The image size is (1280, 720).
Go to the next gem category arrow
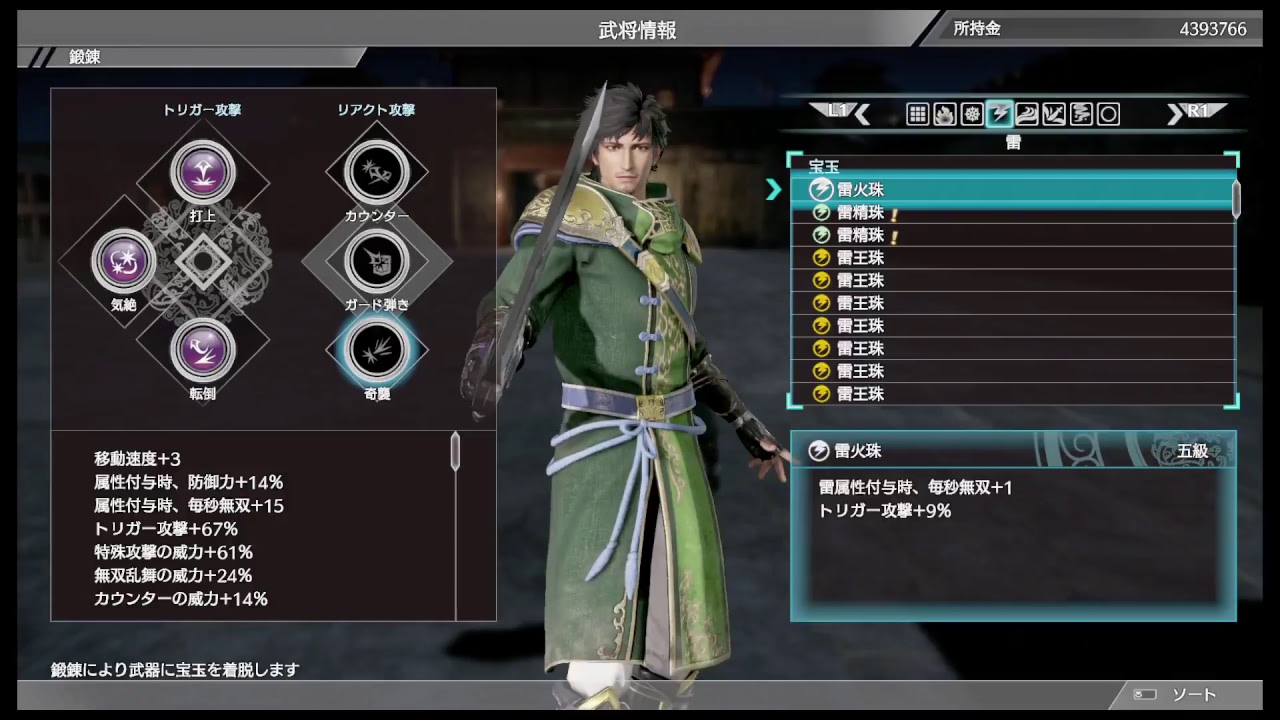pos(1175,114)
